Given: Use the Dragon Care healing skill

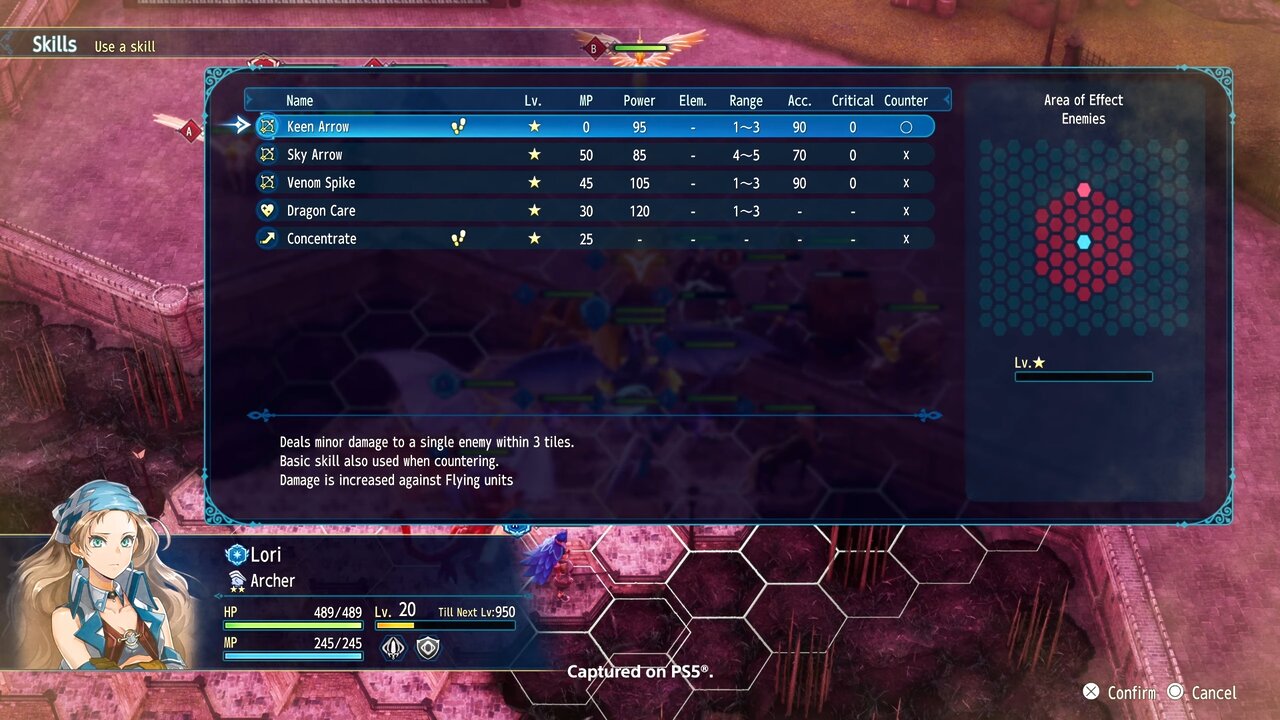Looking at the screenshot, I should (321, 211).
